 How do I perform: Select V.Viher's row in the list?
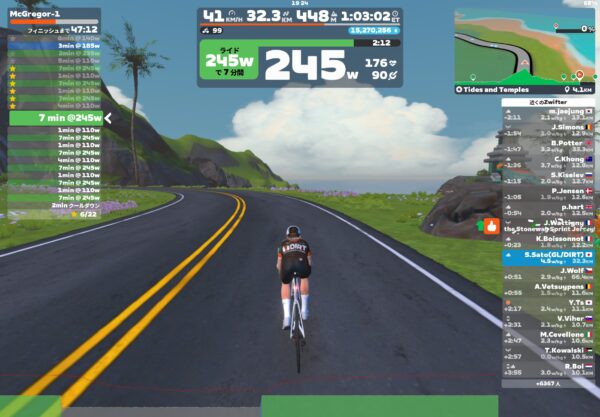click(x=549, y=322)
